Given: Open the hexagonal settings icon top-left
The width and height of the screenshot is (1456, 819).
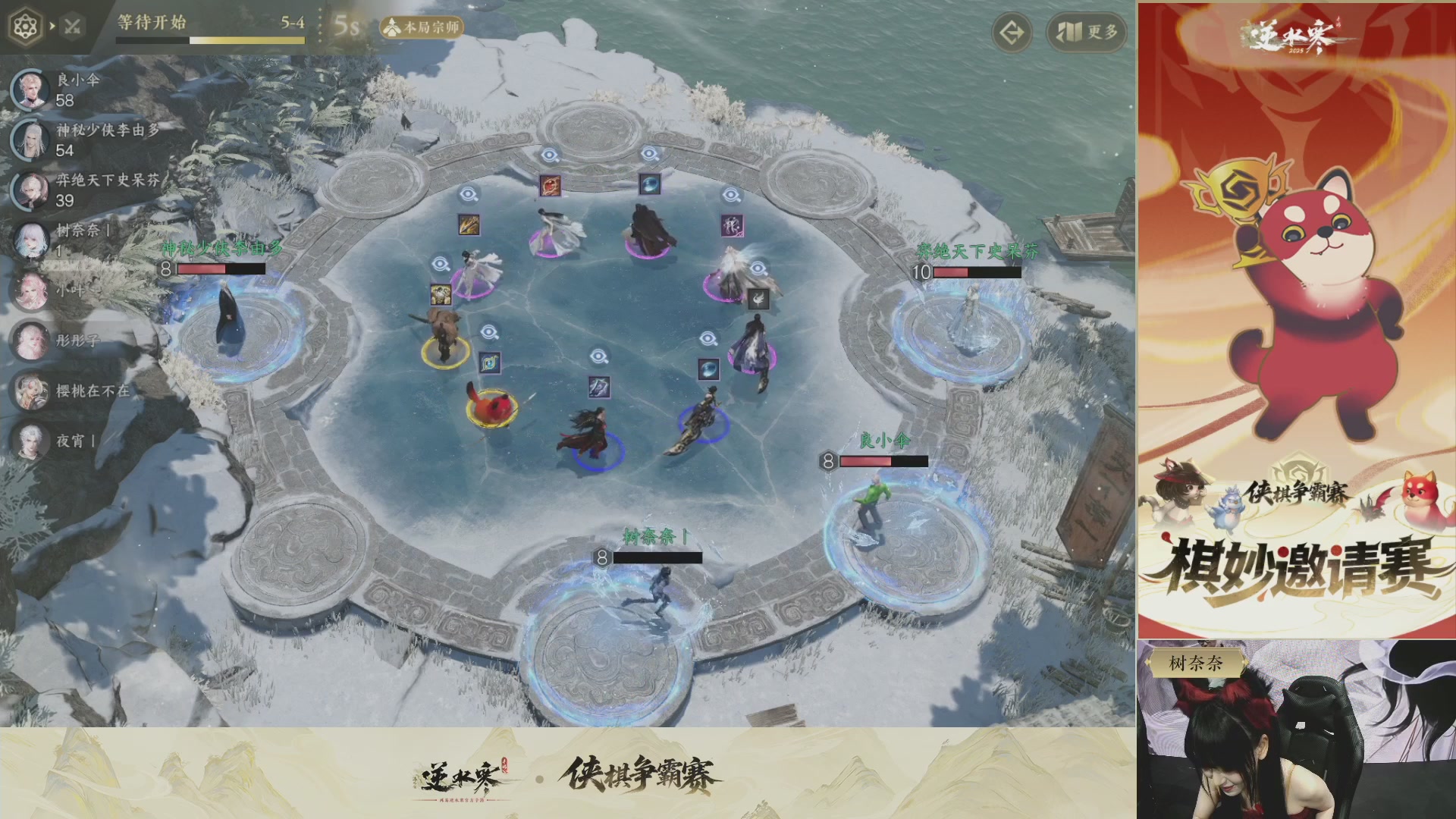Looking at the screenshot, I should (27, 24).
